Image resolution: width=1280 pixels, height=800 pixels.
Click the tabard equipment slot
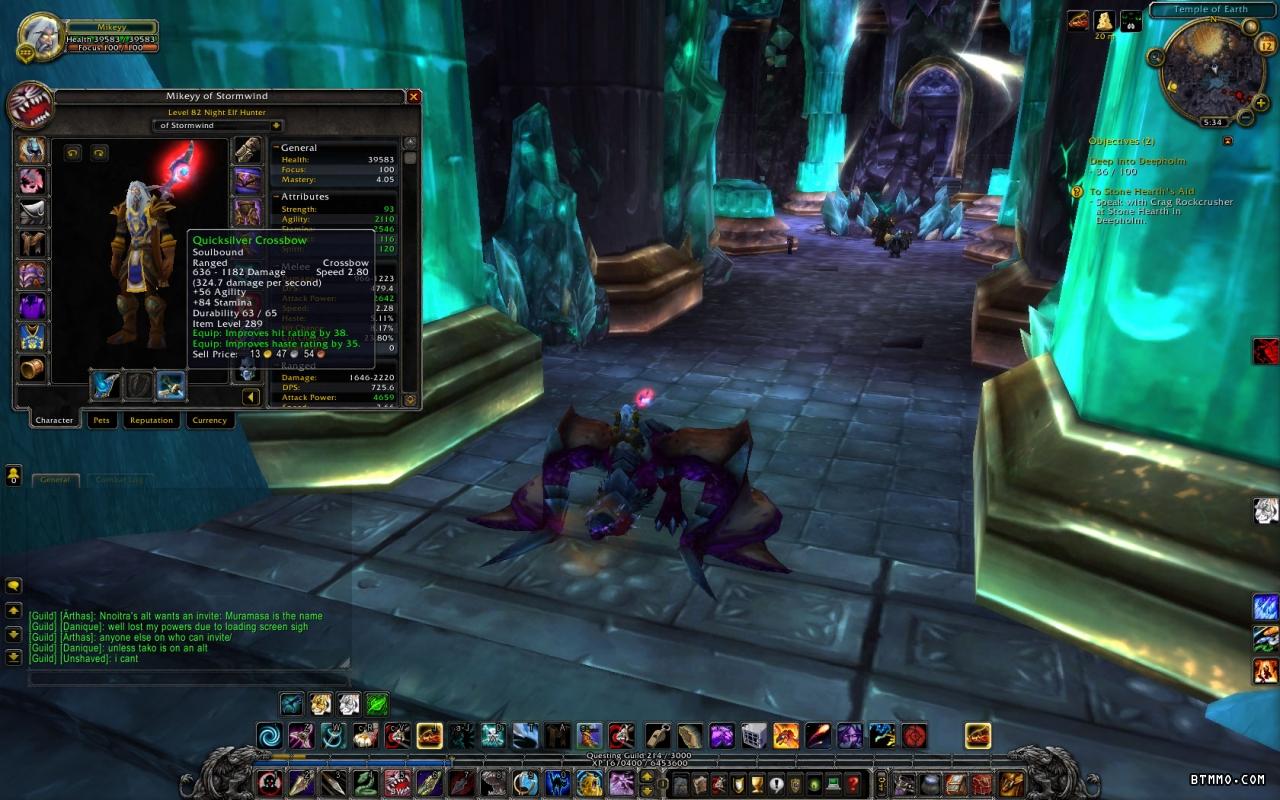tap(32, 337)
